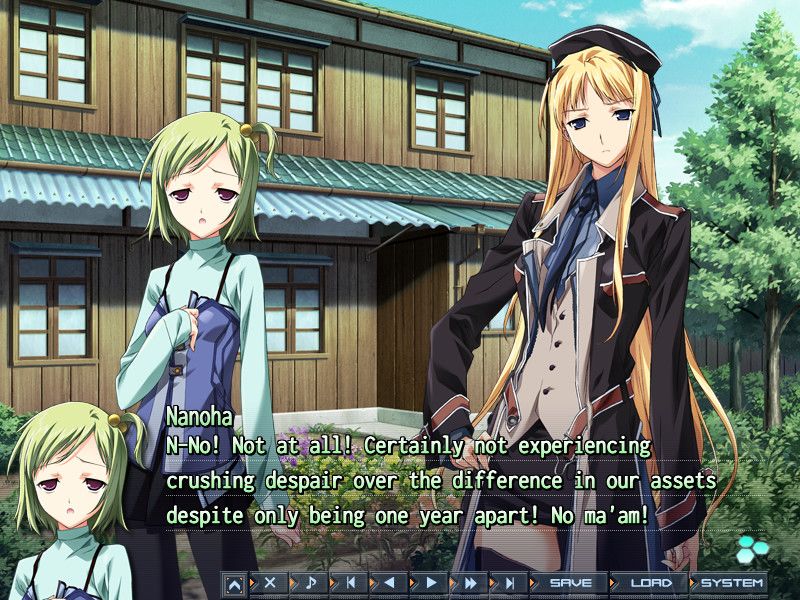Screen dimensions: 800x600
Task: Activate fast-forward skip button
Action: coord(471,582)
